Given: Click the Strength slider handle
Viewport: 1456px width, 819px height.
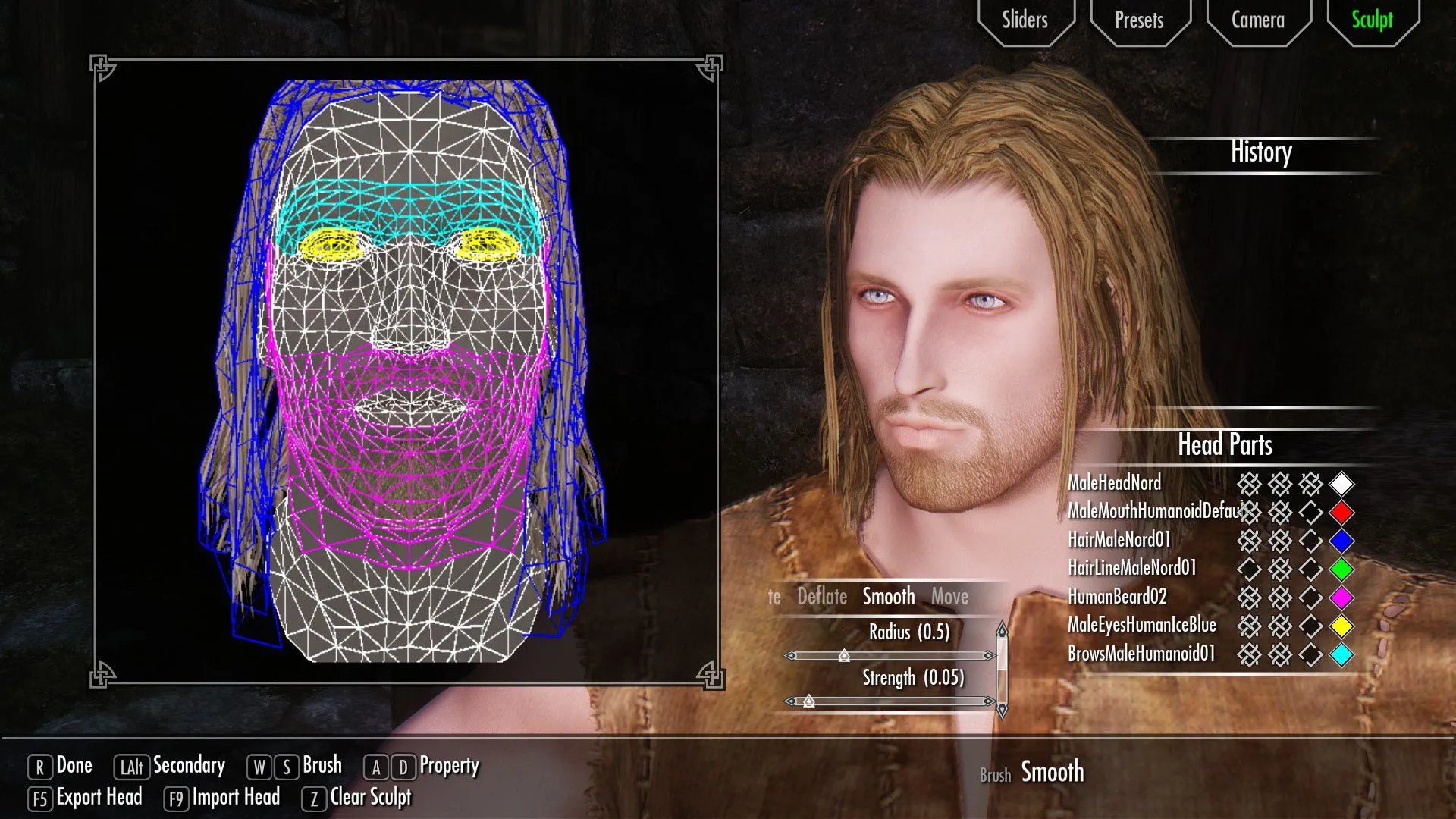Looking at the screenshot, I should point(809,701).
